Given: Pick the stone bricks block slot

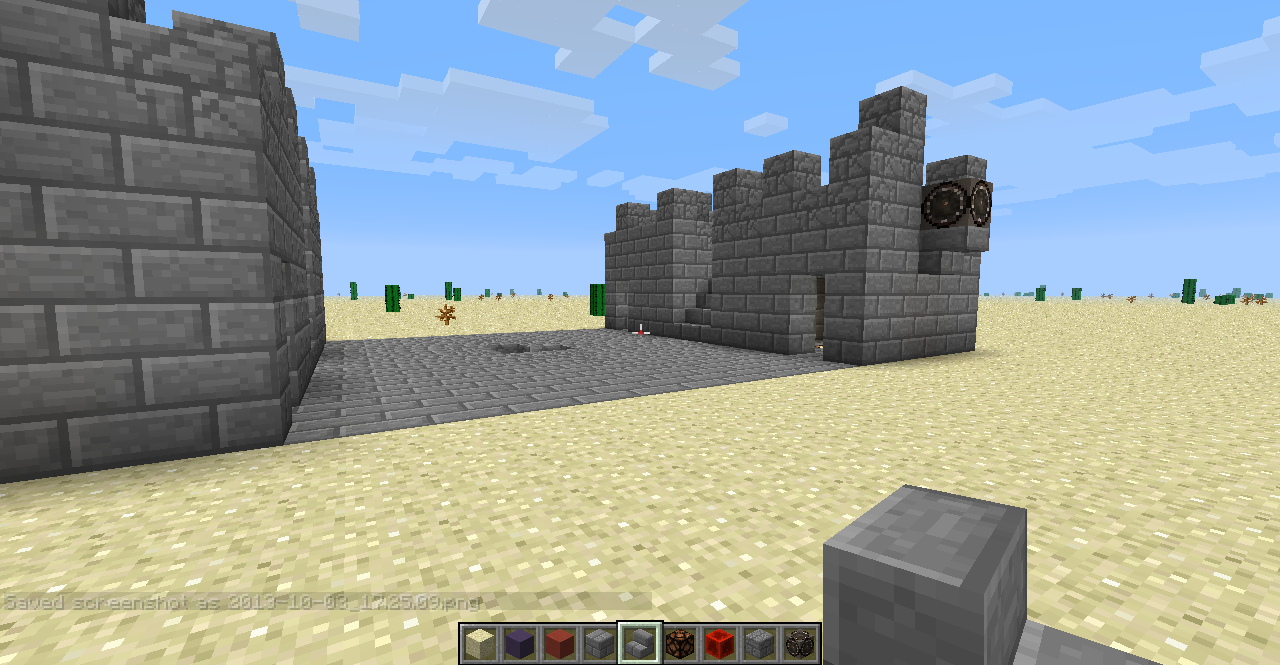Looking at the screenshot, I should [600, 643].
